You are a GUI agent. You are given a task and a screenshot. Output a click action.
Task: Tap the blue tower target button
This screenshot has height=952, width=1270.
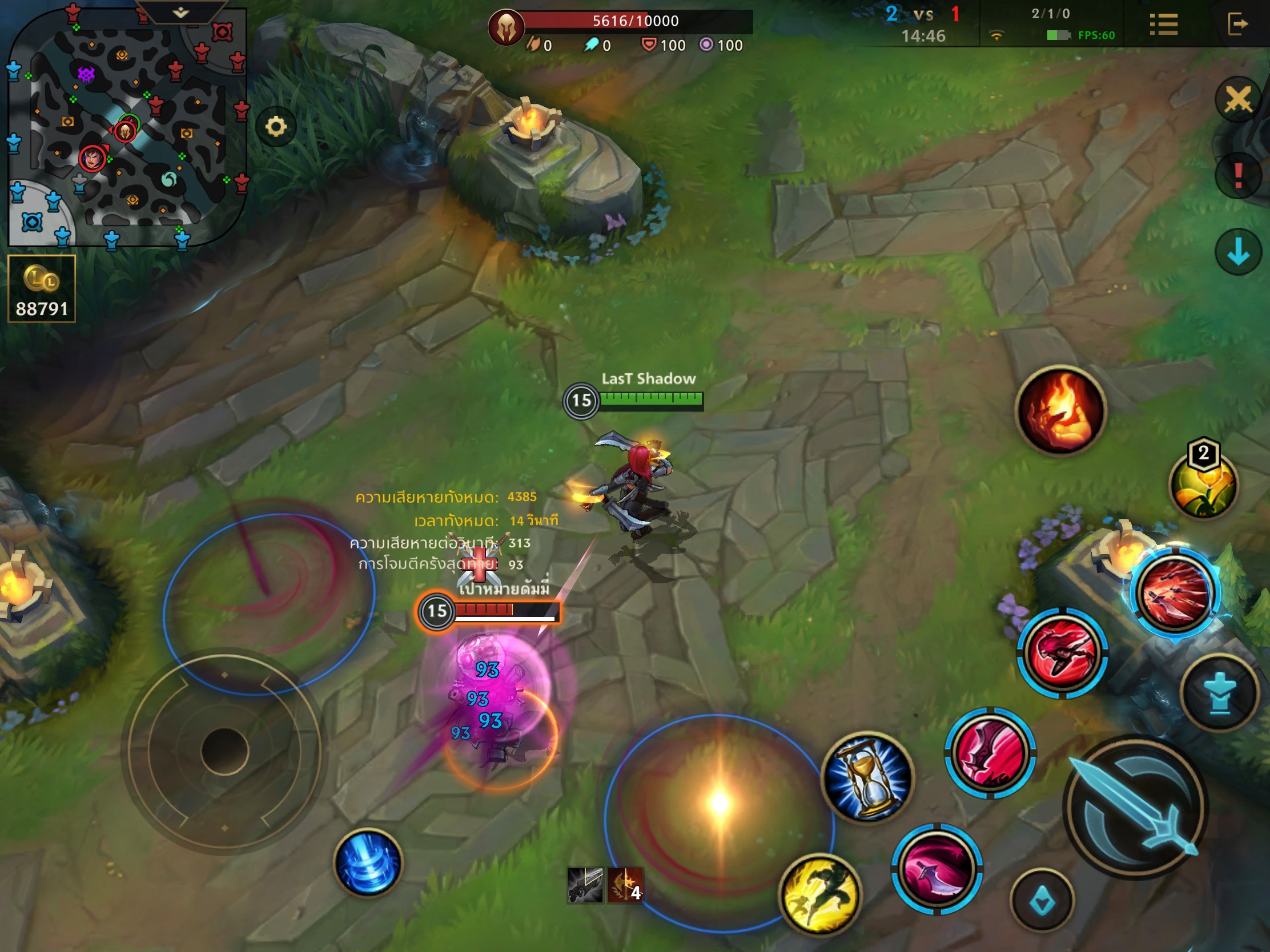click(1220, 693)
